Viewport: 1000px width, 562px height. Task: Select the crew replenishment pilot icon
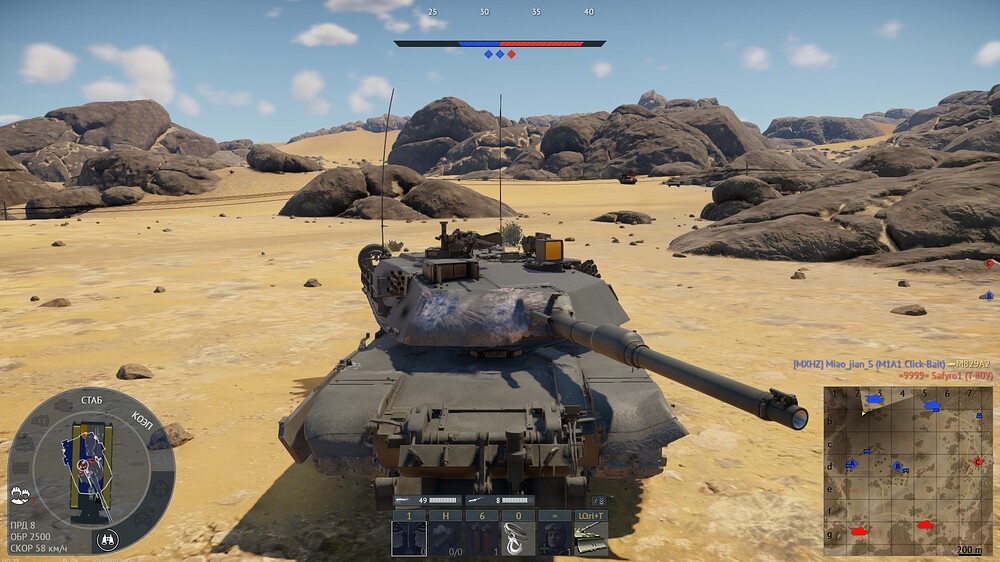point(554,536)
